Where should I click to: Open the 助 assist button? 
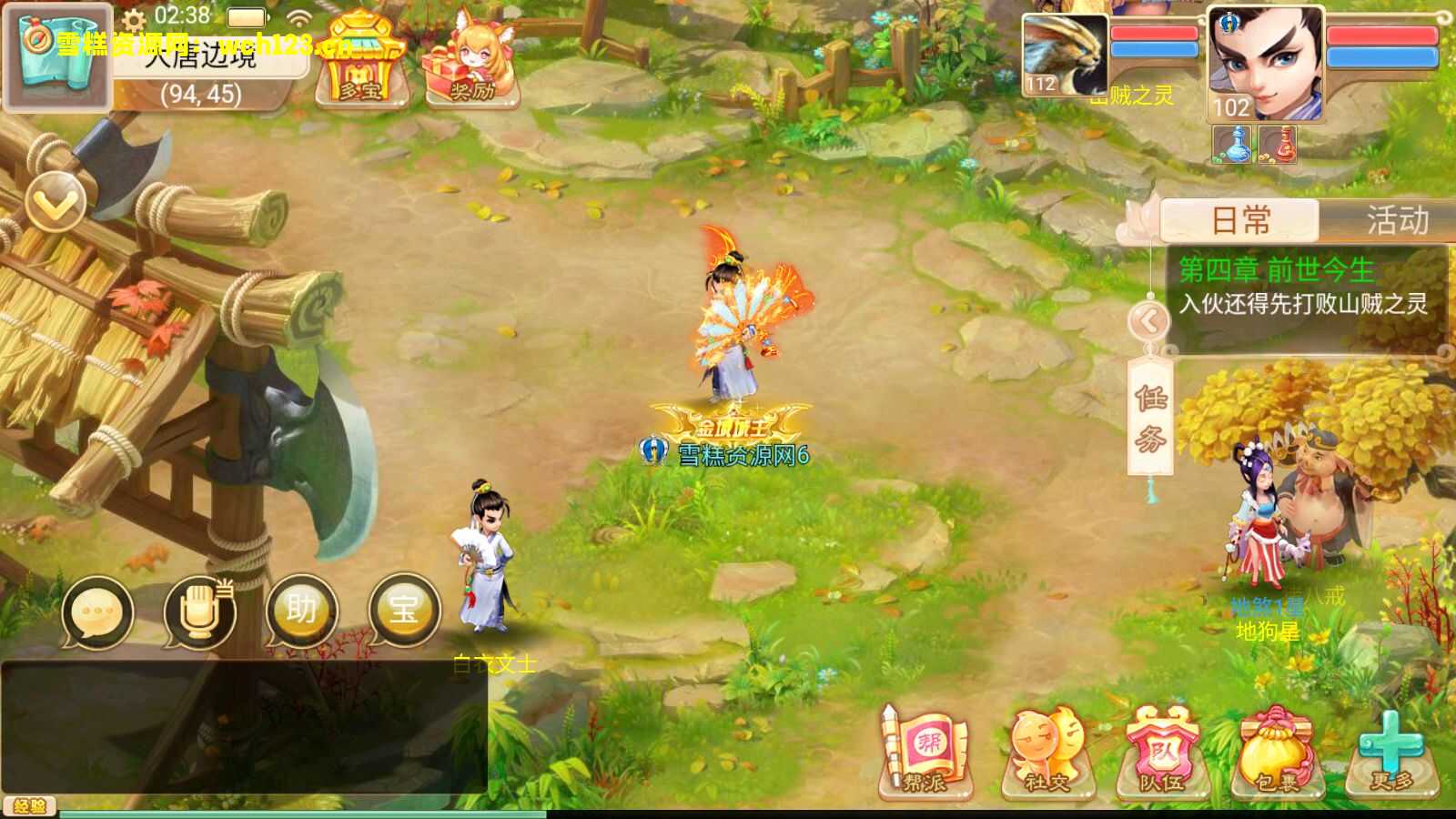301,612
